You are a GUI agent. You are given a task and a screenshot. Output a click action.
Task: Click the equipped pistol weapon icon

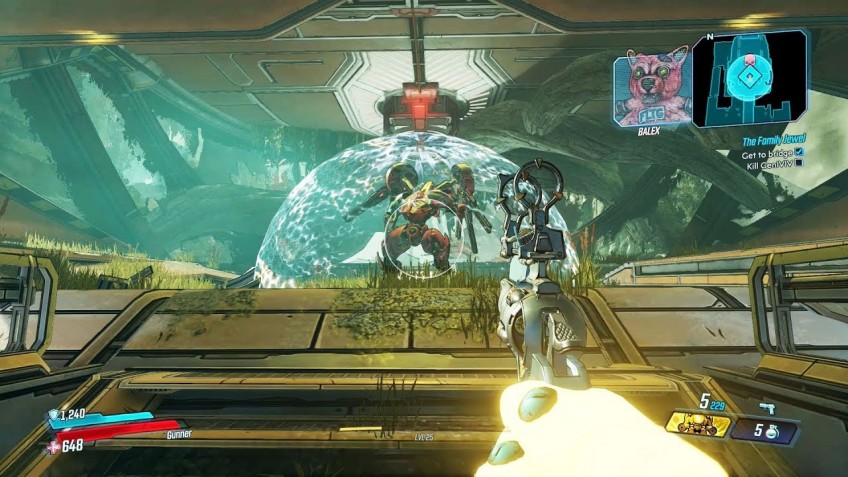768,407
